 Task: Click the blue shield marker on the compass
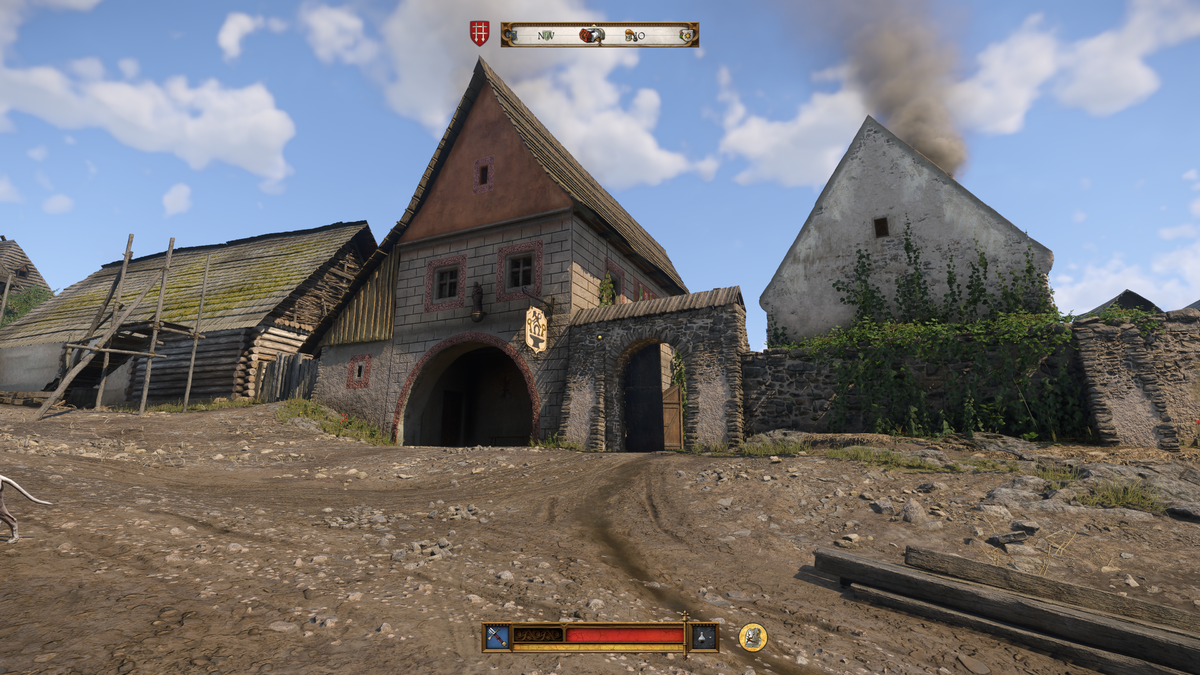tap(514, 35)
